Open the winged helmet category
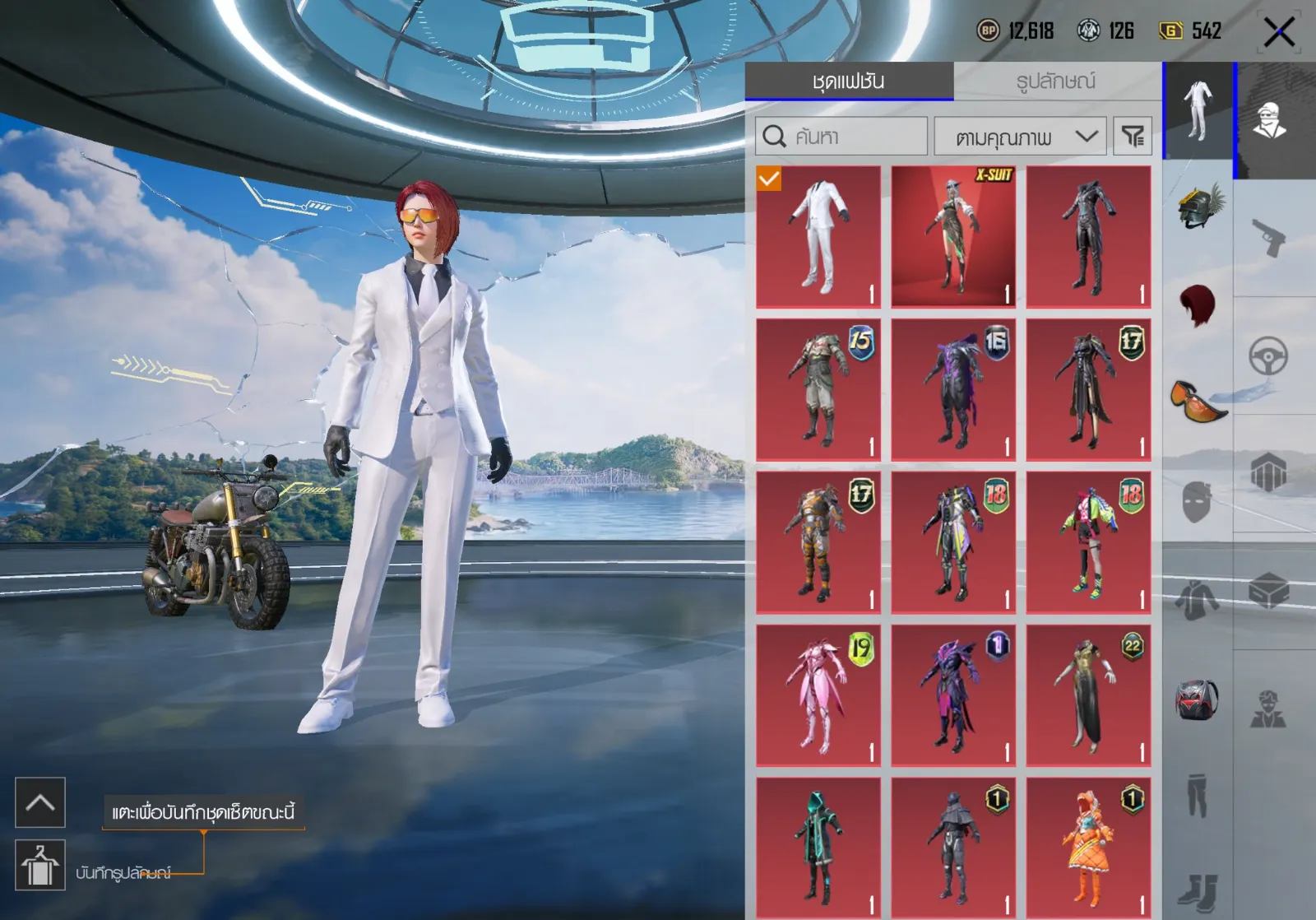The image size is (1316, 920). 1198,206
